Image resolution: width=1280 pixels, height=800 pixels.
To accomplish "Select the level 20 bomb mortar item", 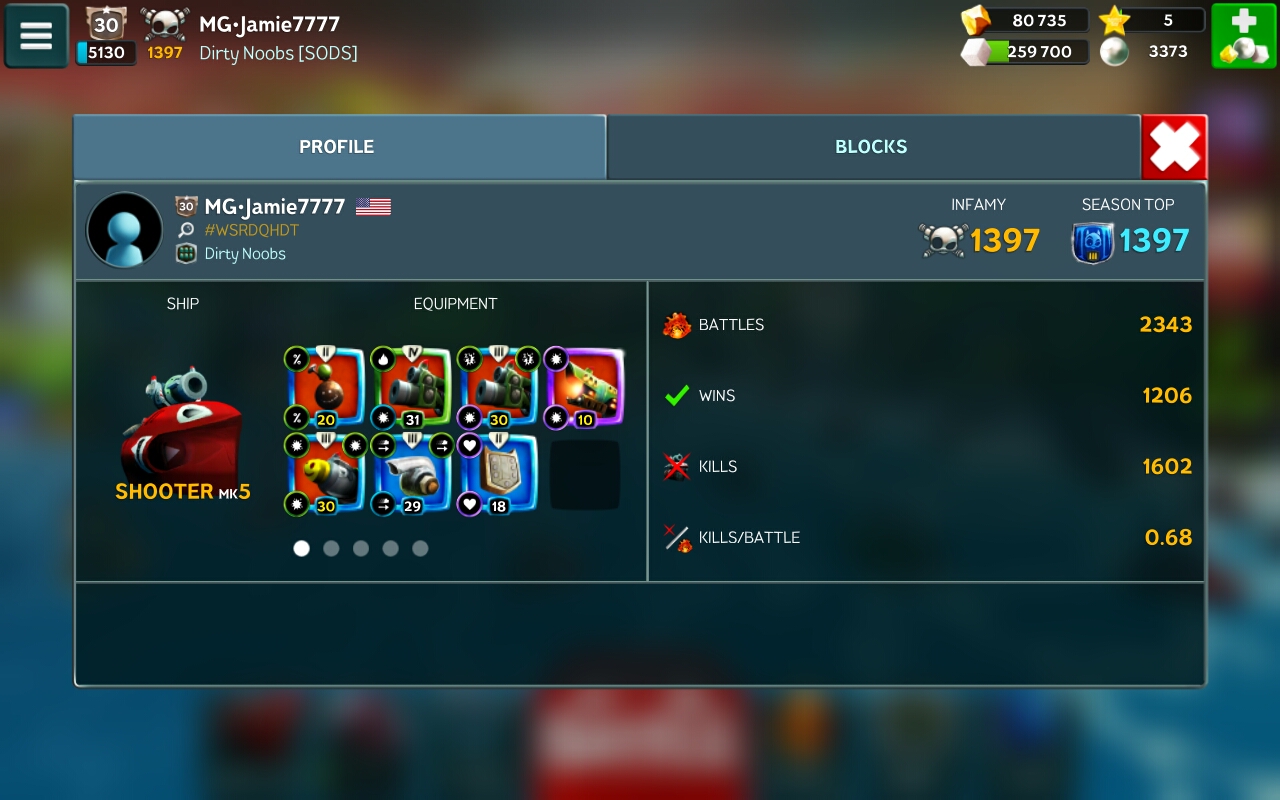I will point(325,388).
